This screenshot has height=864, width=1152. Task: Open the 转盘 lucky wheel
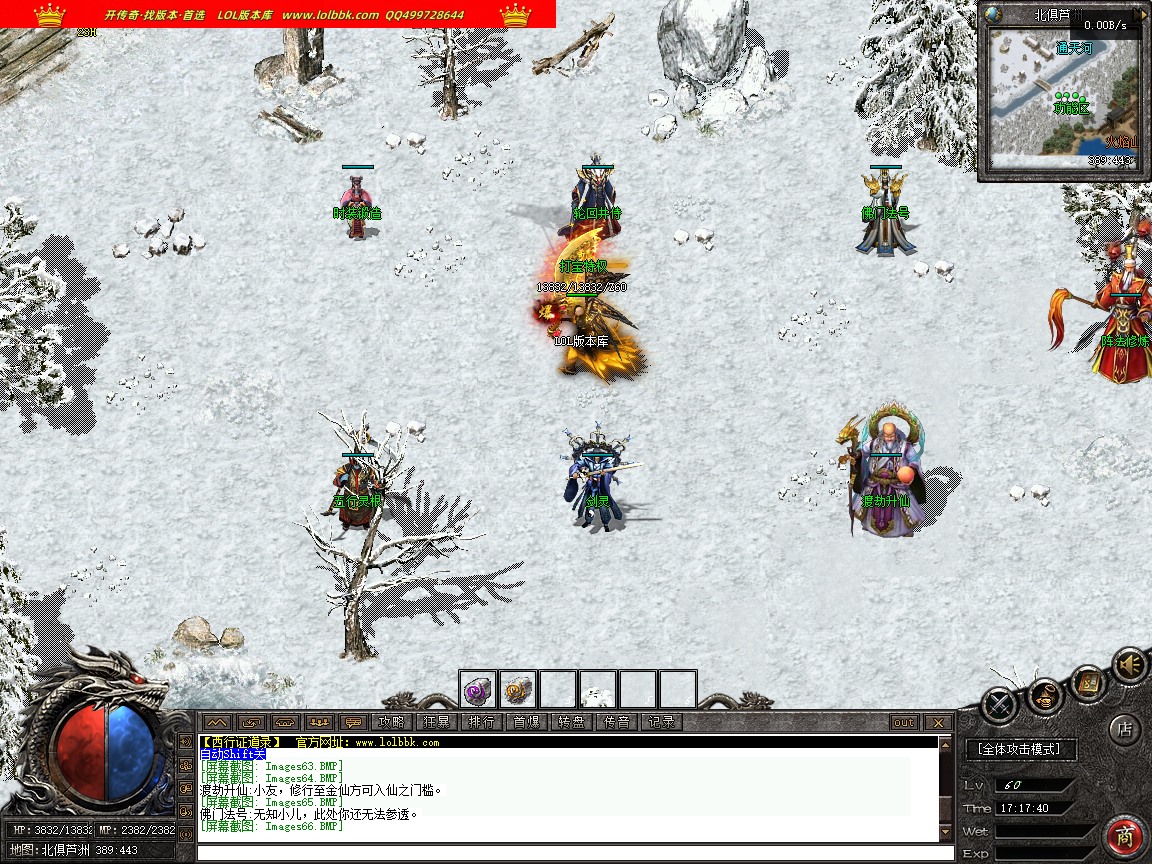pyautogui.click(x=571, y=722)
